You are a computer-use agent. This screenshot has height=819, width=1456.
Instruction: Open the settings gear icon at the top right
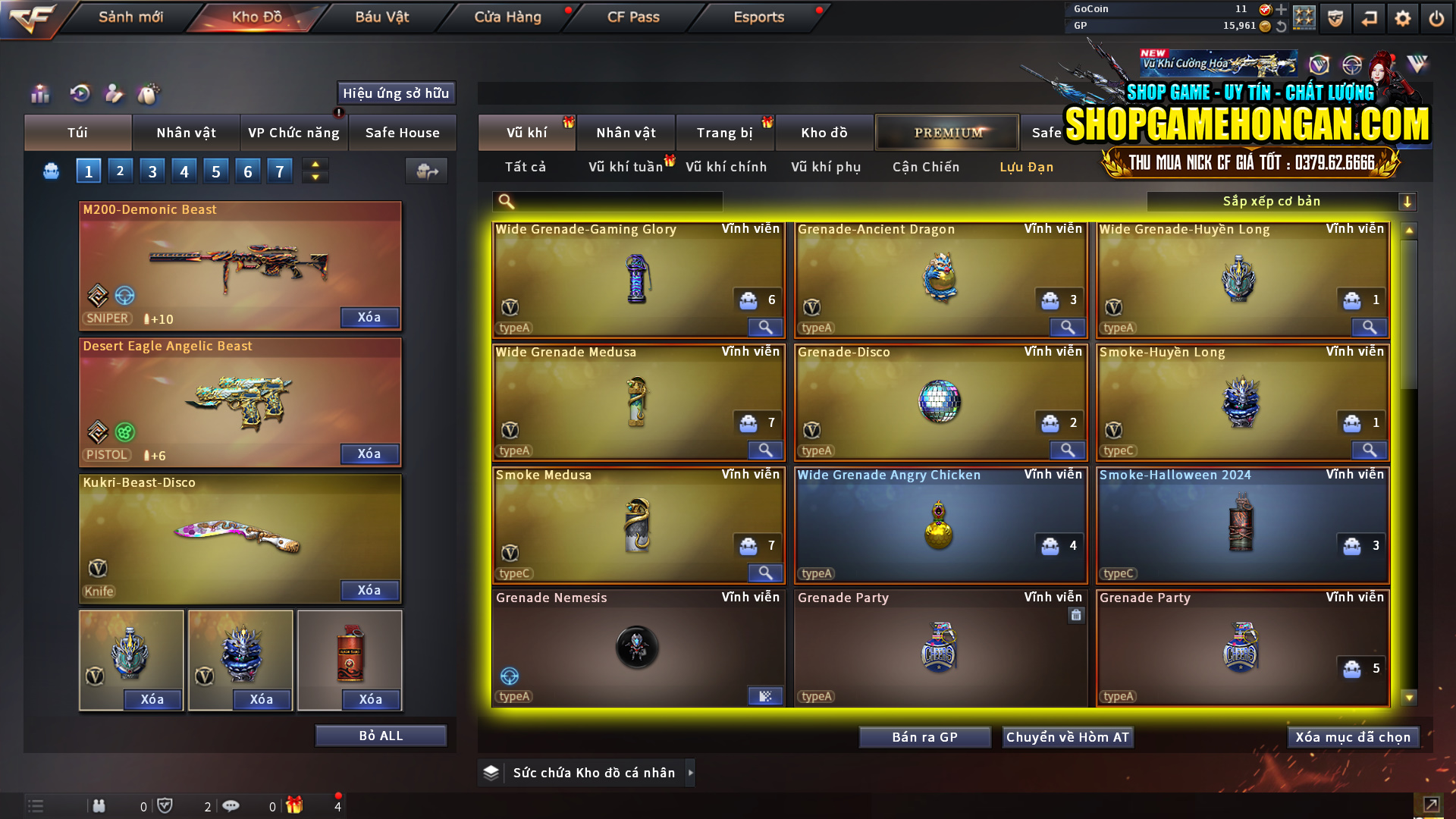coord(1403,17)
